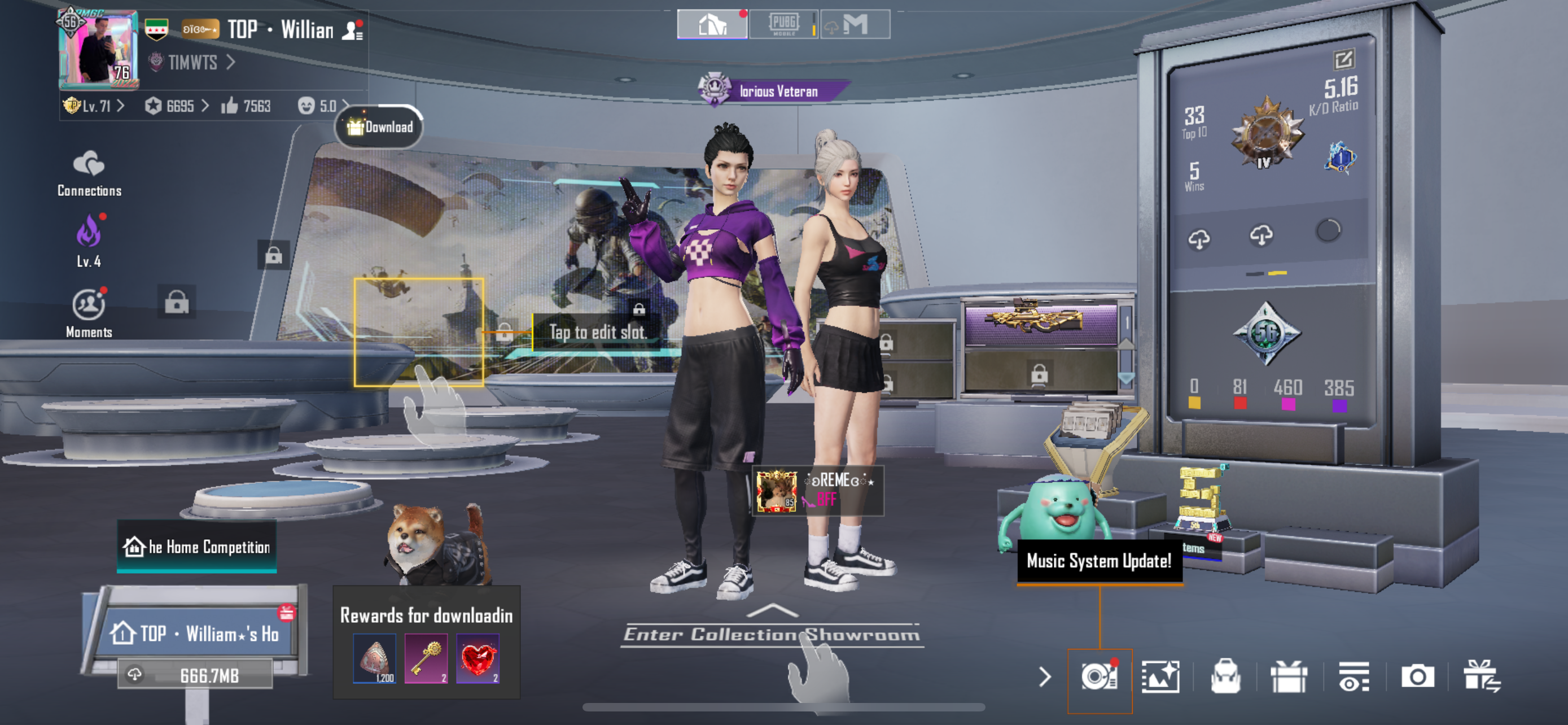
Task: Select the highlighted editable slot
Action: click(419, 332)
